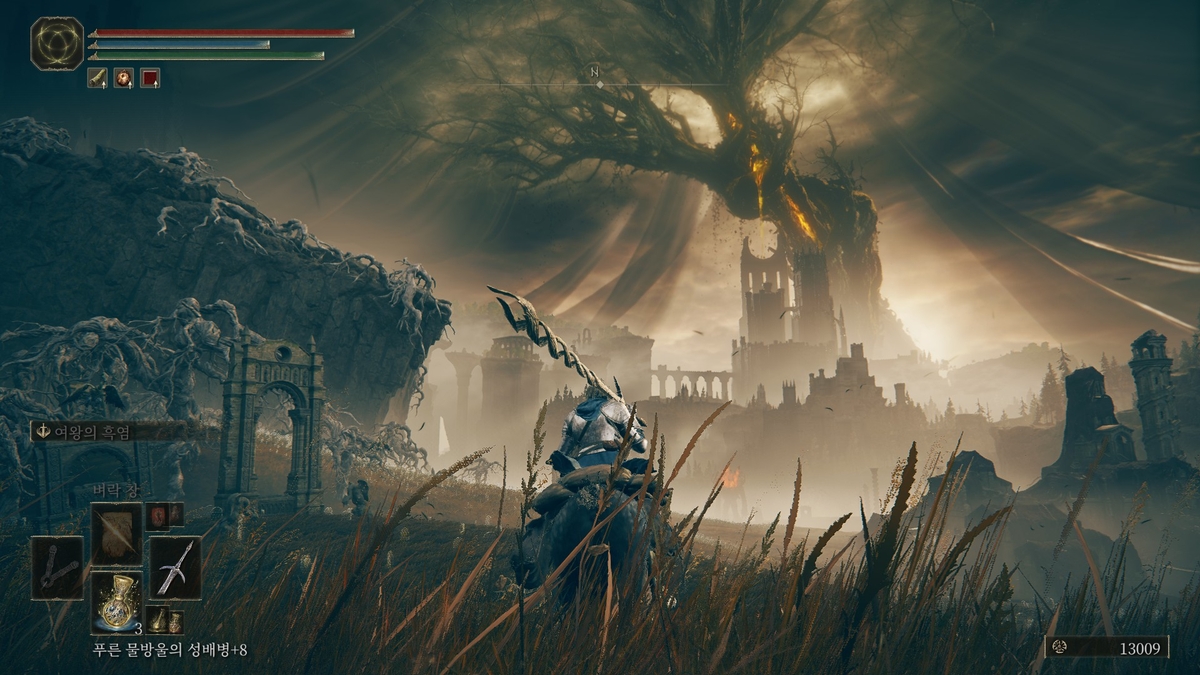
Task: Select the horn buff status icon
Action: (97, 78)
